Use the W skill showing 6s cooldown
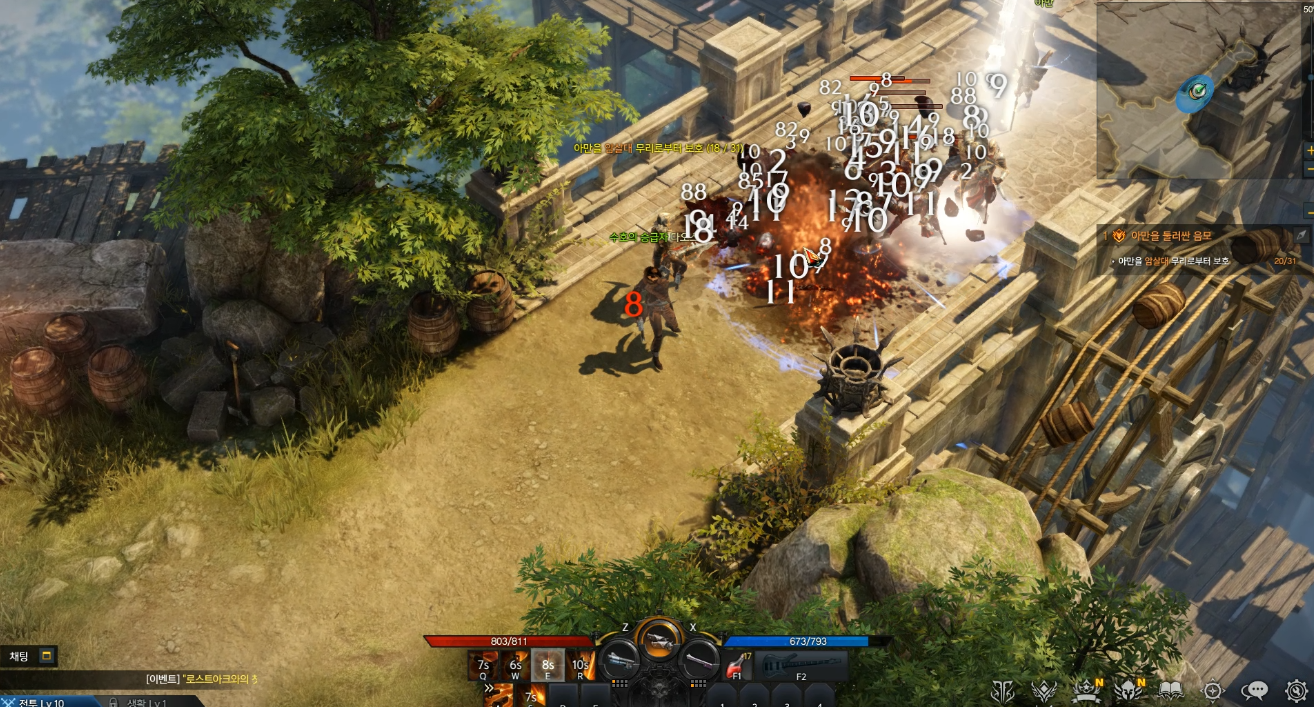This screenshot has height=707, width=1314. (x=515, y=665)
